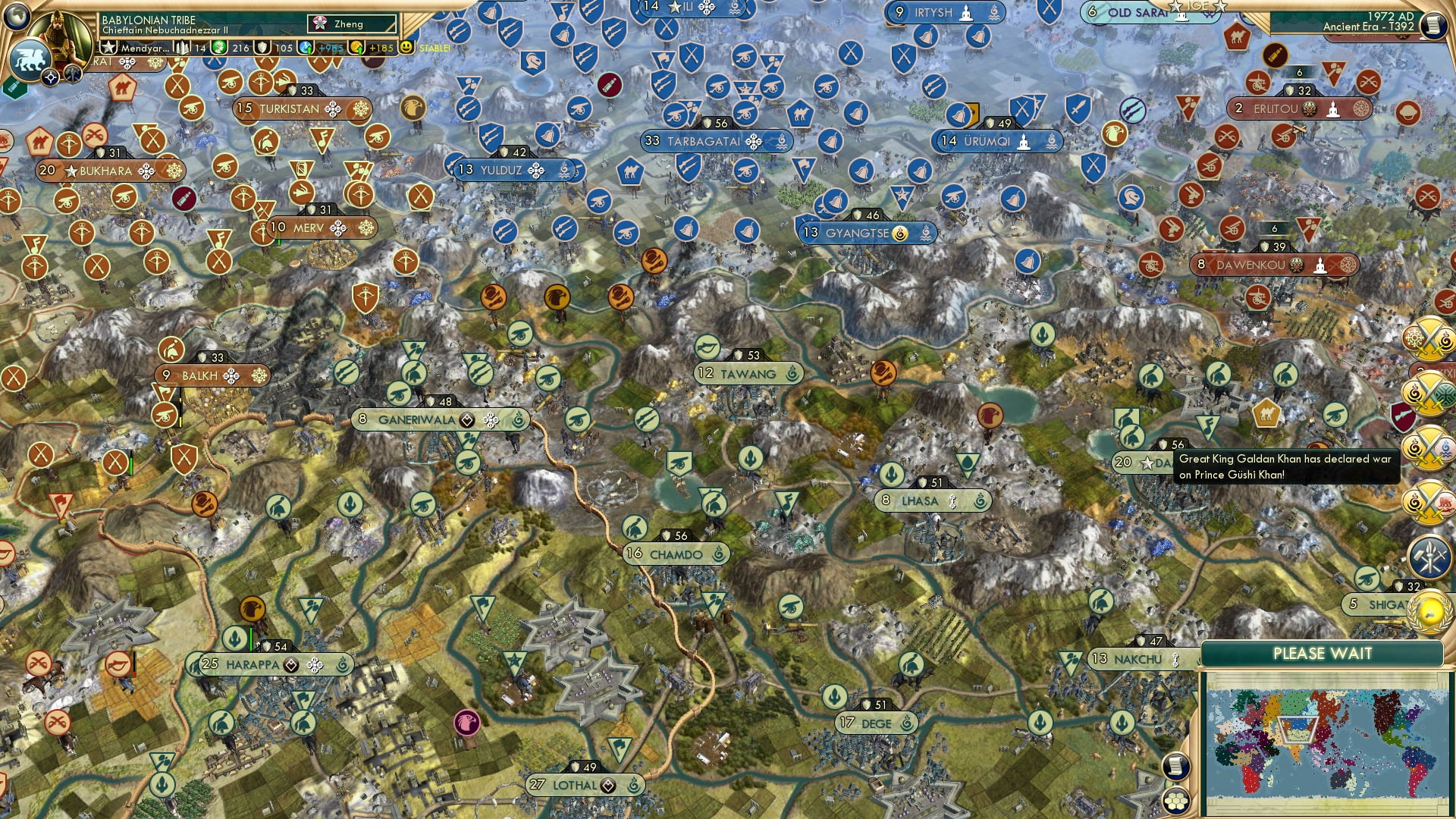Click the happiness smiley icon showing STABLE
1456x819 pixels.
pyautogui.click(x=406, y=48)
